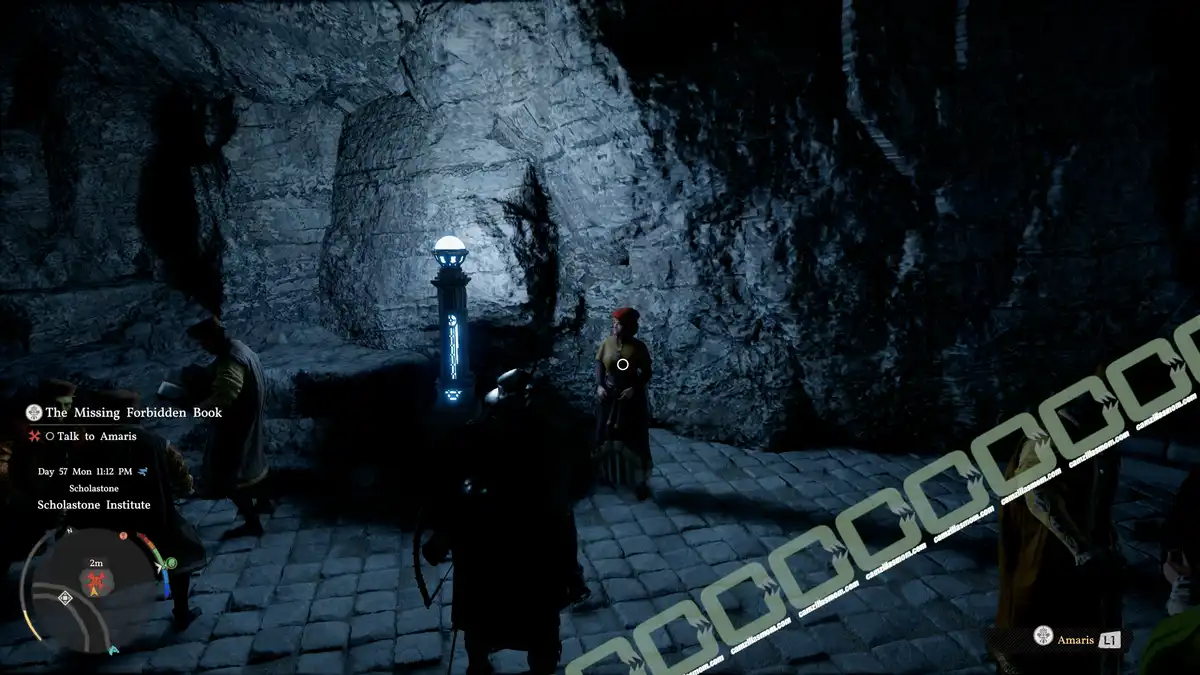This screenshot has height=675, width=1200.
Task: Select the Amaris target label
Action: [1076, 639]
